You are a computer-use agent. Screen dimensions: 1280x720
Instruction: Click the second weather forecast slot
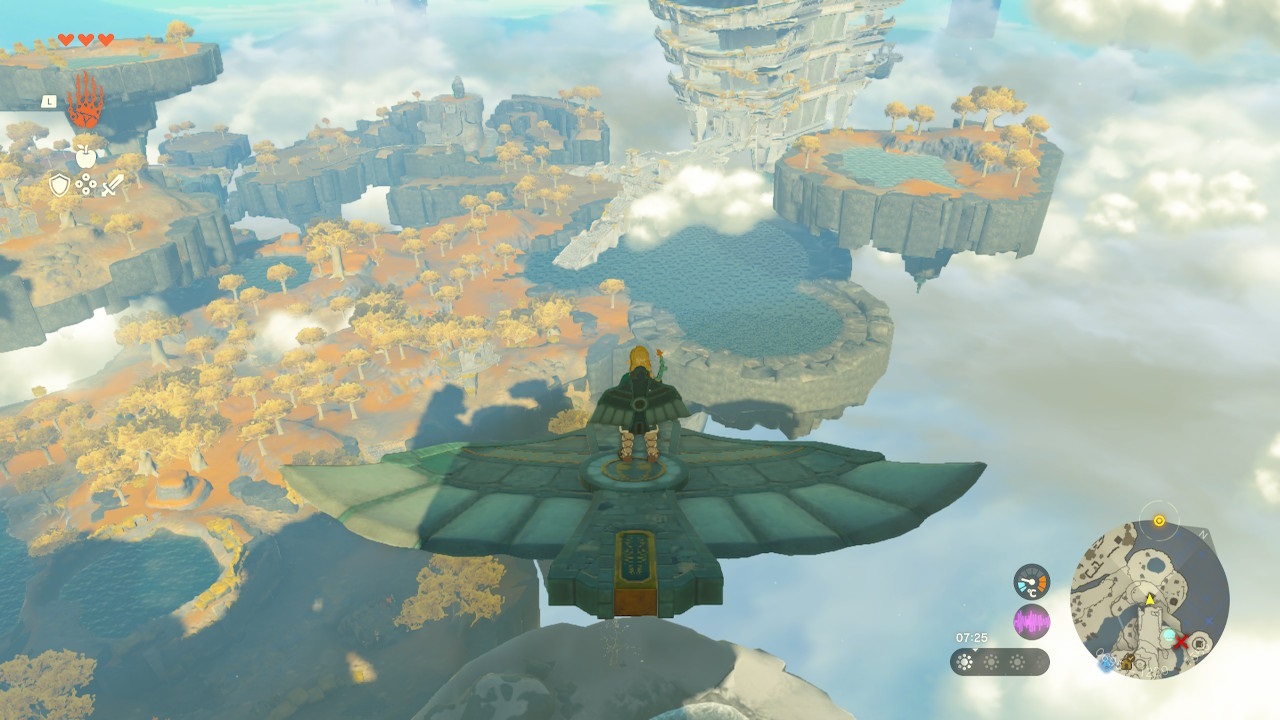991,661
